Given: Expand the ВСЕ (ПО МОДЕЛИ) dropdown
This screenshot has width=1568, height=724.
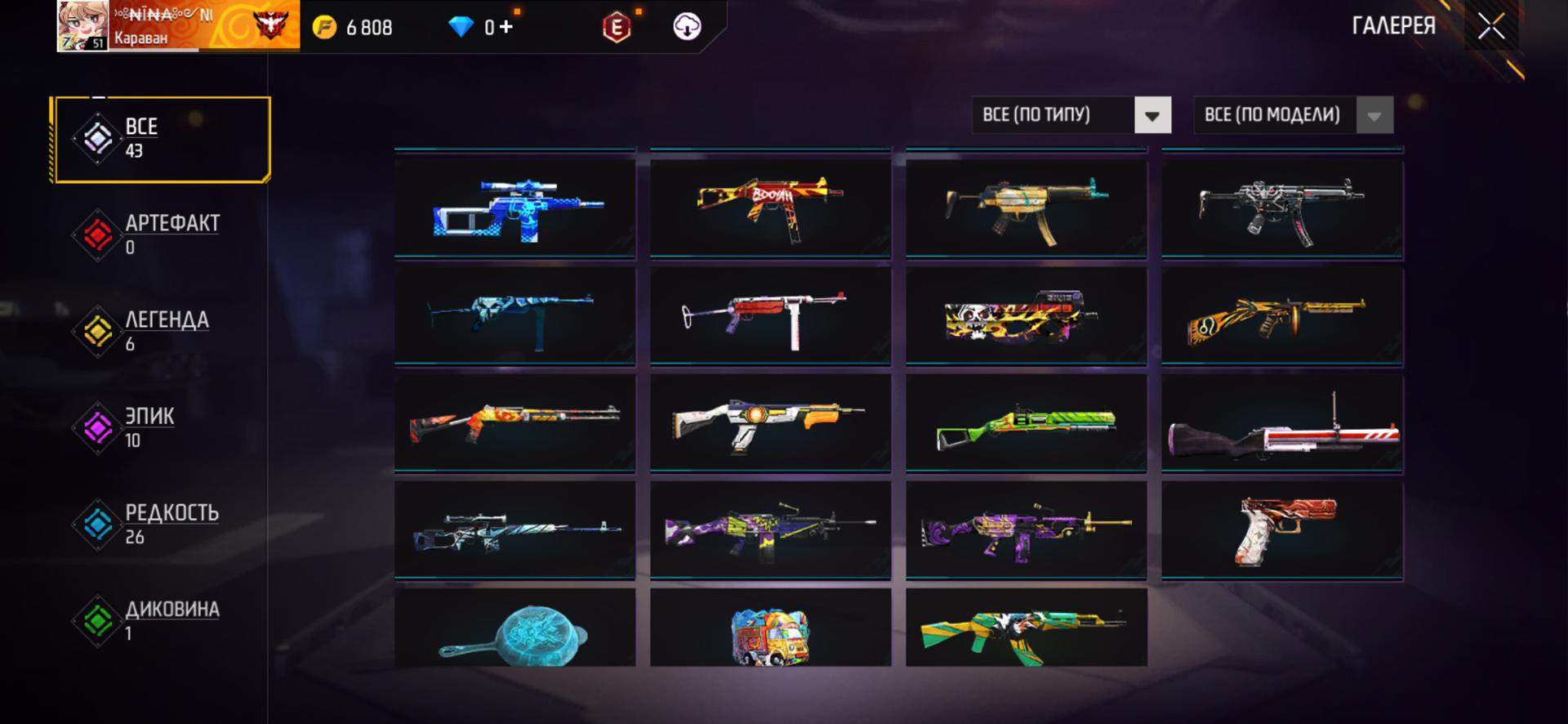Looking at the screenshot, I should point(1293,115).
